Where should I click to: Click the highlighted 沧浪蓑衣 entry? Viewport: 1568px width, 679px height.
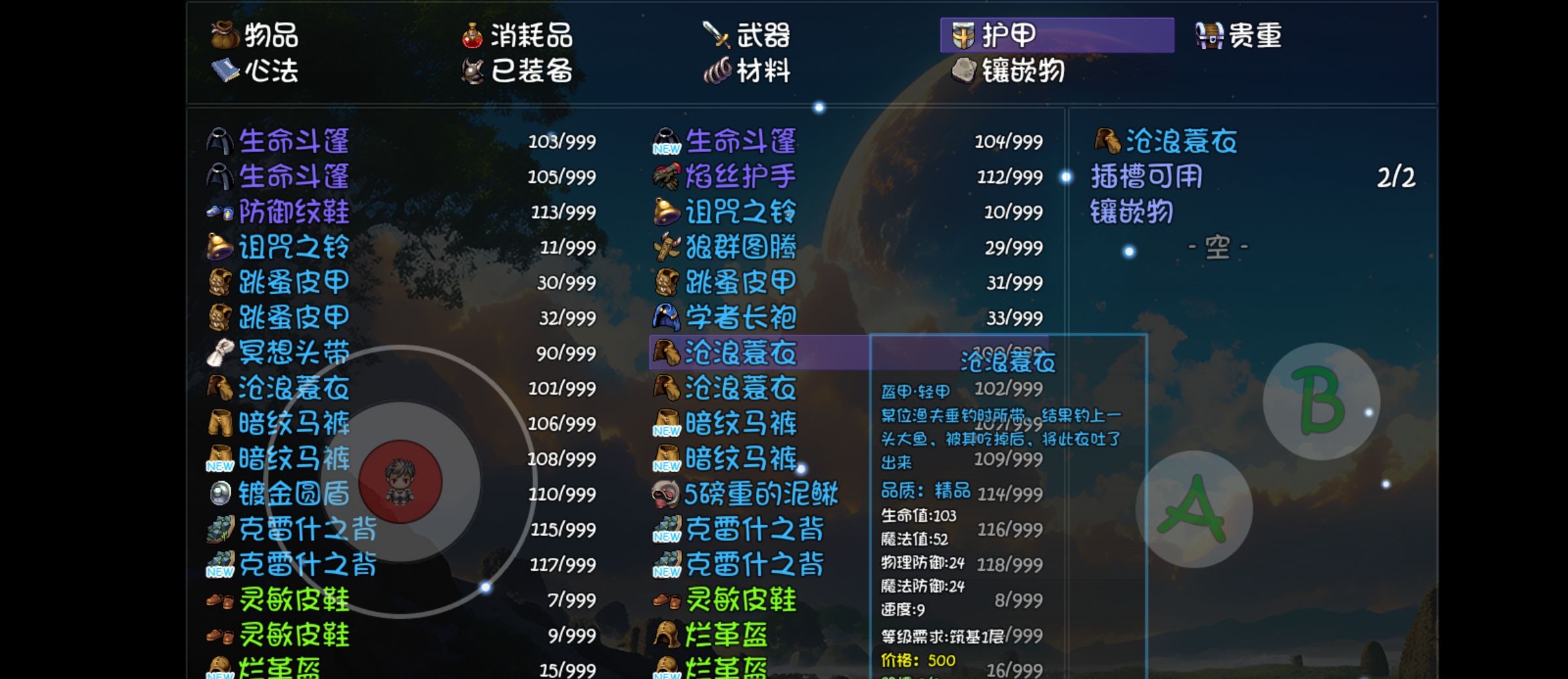point(738,353)
